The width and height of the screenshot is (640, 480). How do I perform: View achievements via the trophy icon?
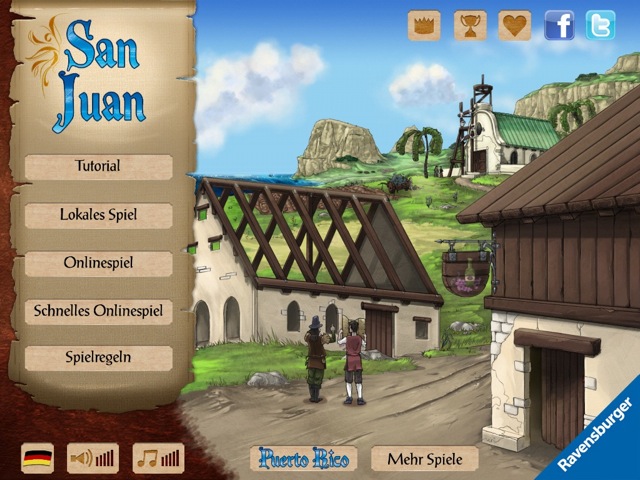point(470,25)
